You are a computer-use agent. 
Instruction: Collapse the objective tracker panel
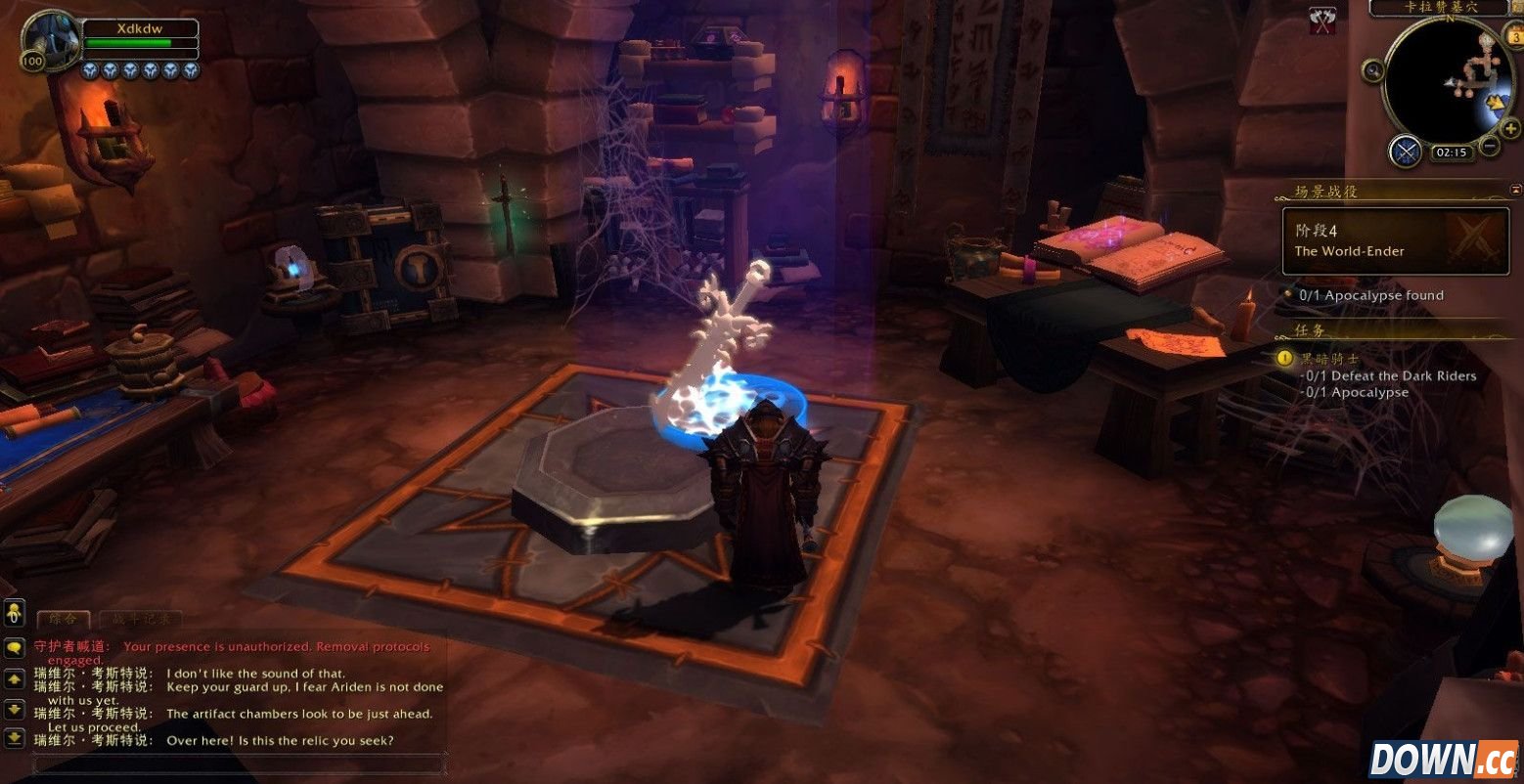[x=1516, y=189]
